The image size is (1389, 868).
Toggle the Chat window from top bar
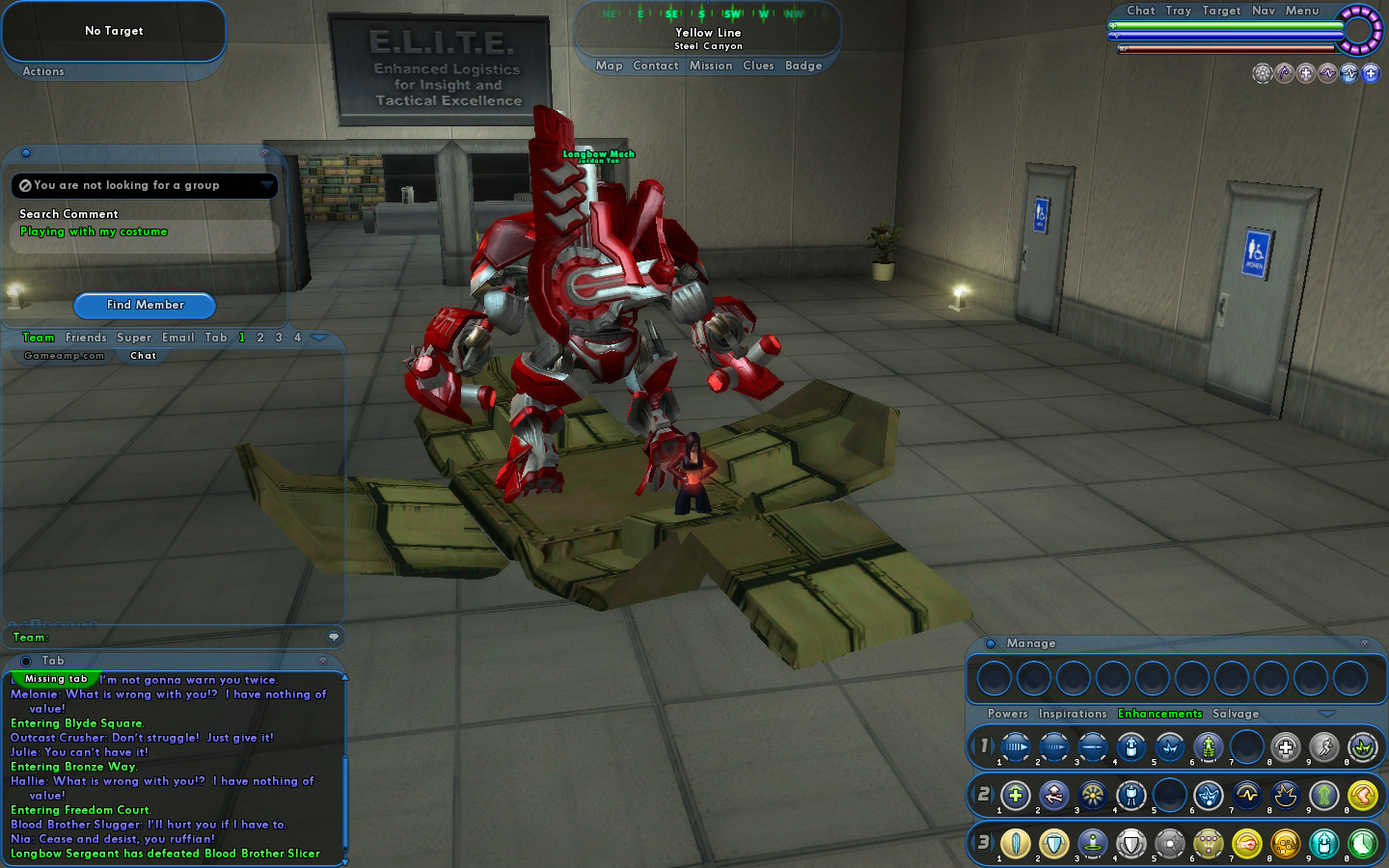tap(1141, 11)
